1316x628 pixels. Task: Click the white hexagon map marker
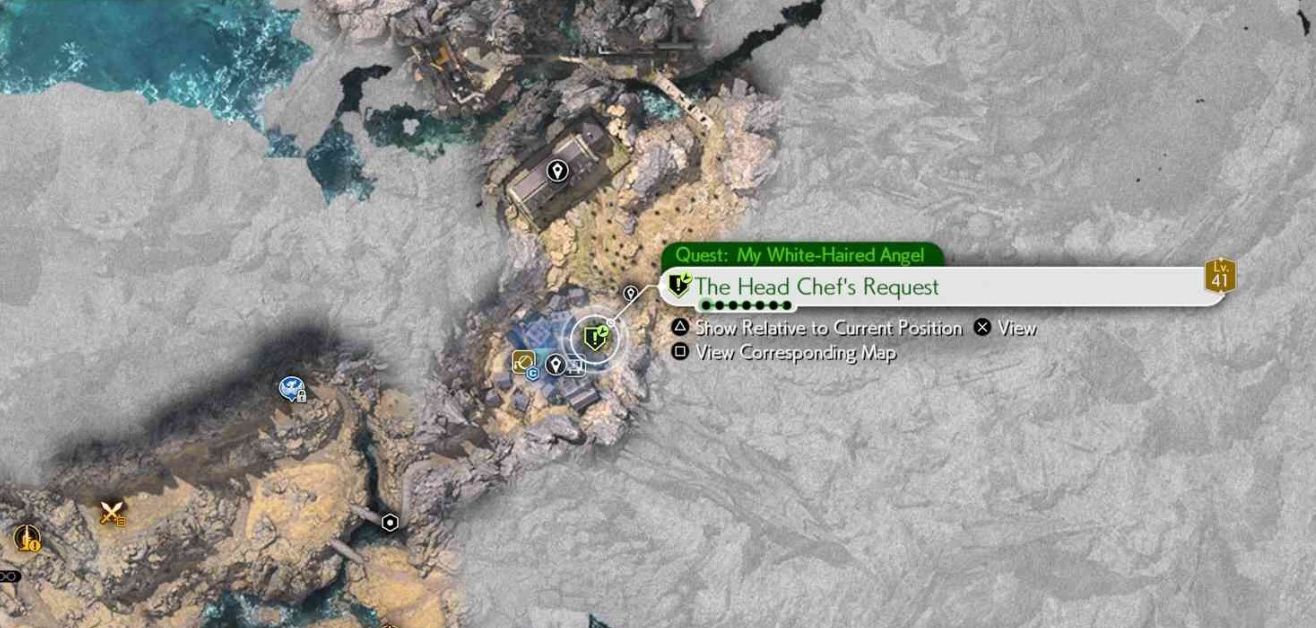click(390, 522)
